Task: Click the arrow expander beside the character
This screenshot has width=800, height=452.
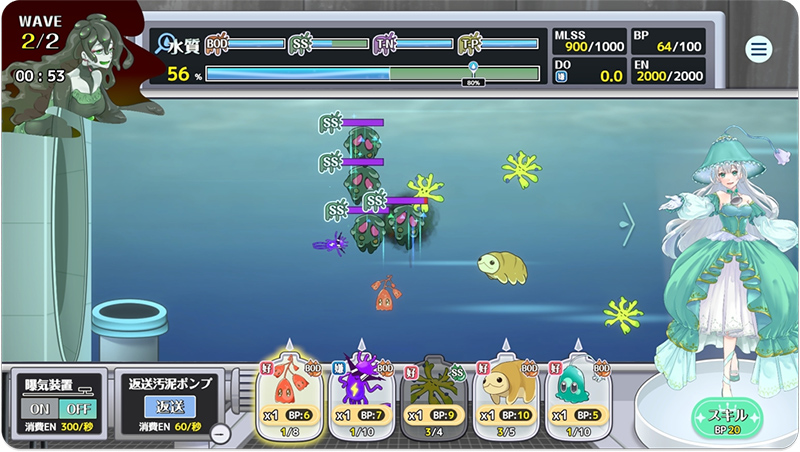Action: click(628, 224)
